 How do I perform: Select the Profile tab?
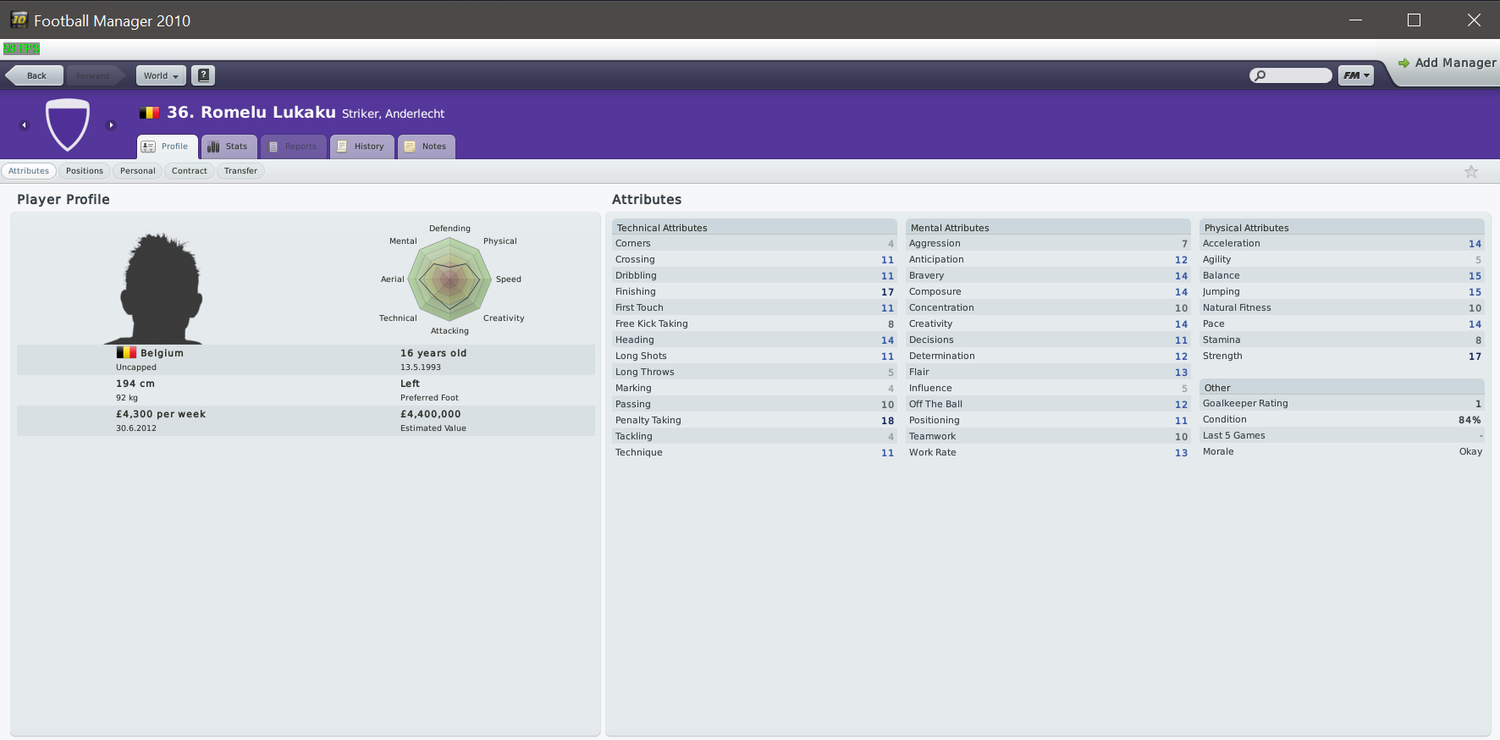click(x=166, y=147)
